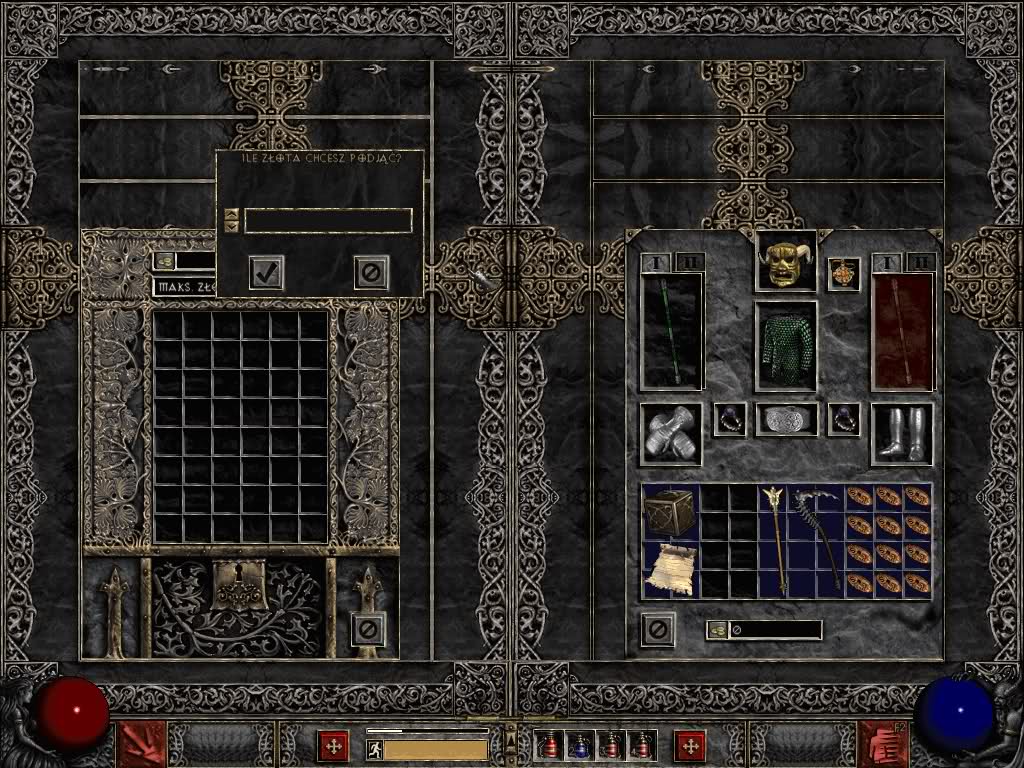Select the green chain mail armor

coord(785,346)
